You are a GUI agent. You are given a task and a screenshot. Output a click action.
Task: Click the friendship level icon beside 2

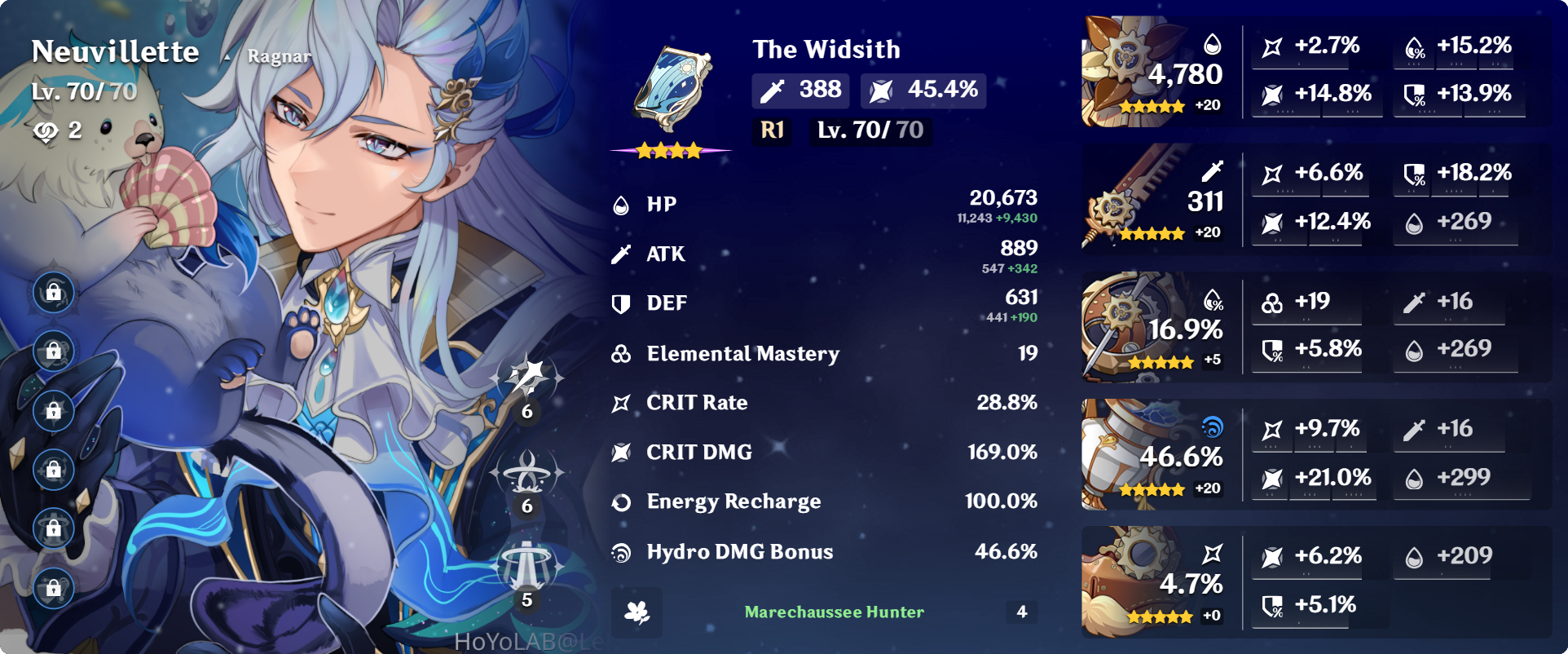[x=45, y=131]
